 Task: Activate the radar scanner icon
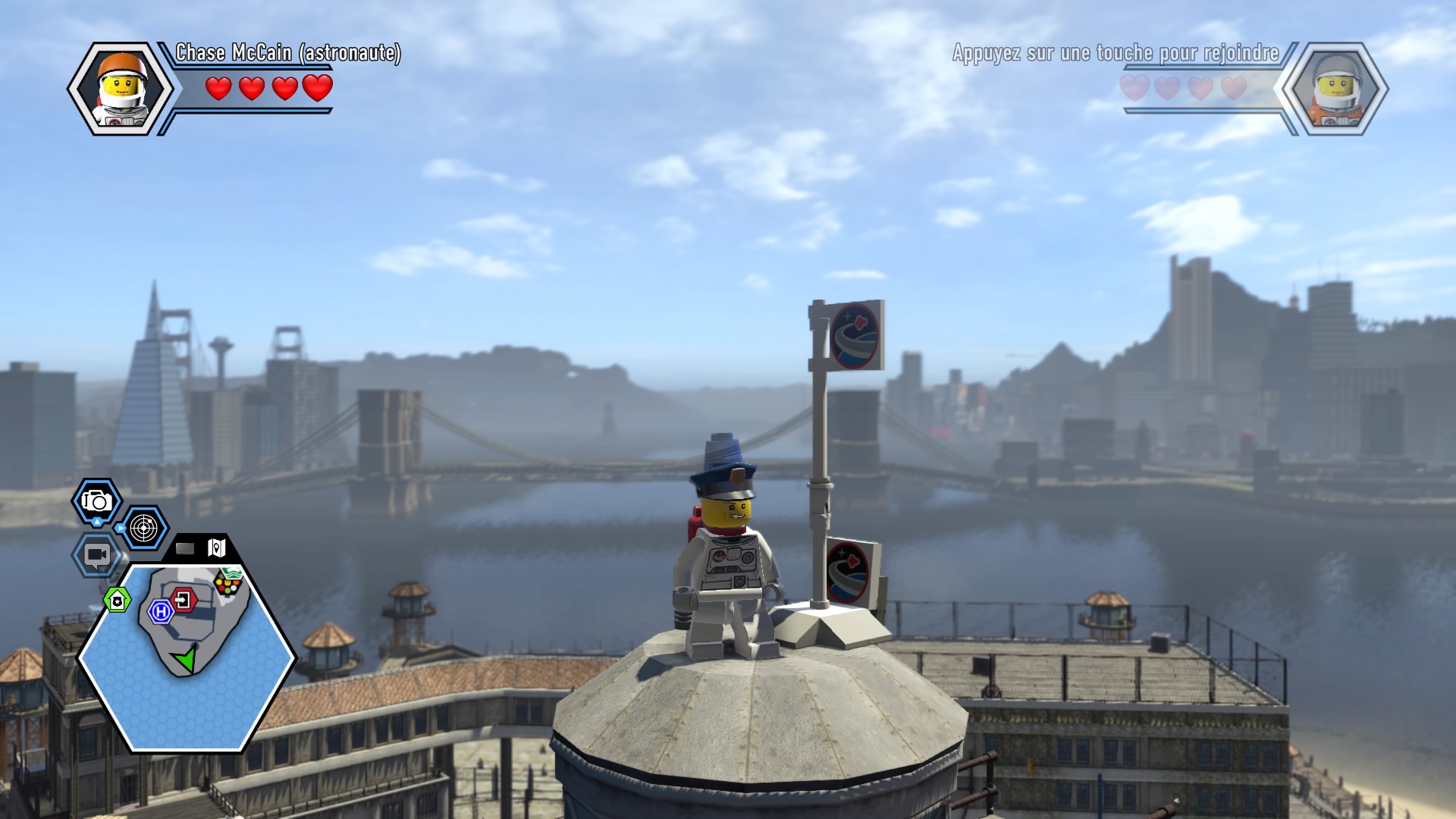point(143,528)
